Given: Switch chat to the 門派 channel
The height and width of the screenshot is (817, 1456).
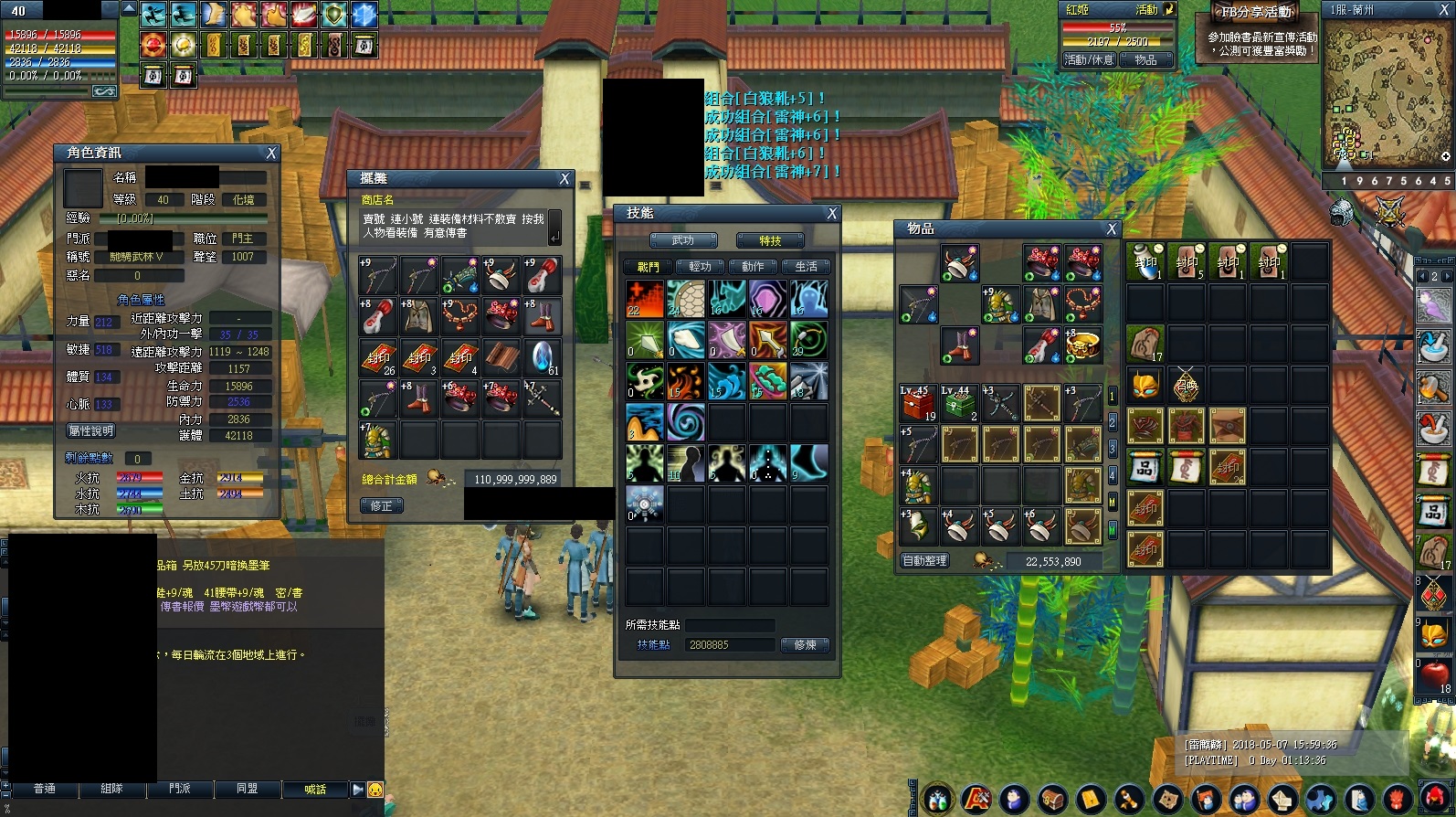Looking at the screenshot, I should [x=180, y=789].
